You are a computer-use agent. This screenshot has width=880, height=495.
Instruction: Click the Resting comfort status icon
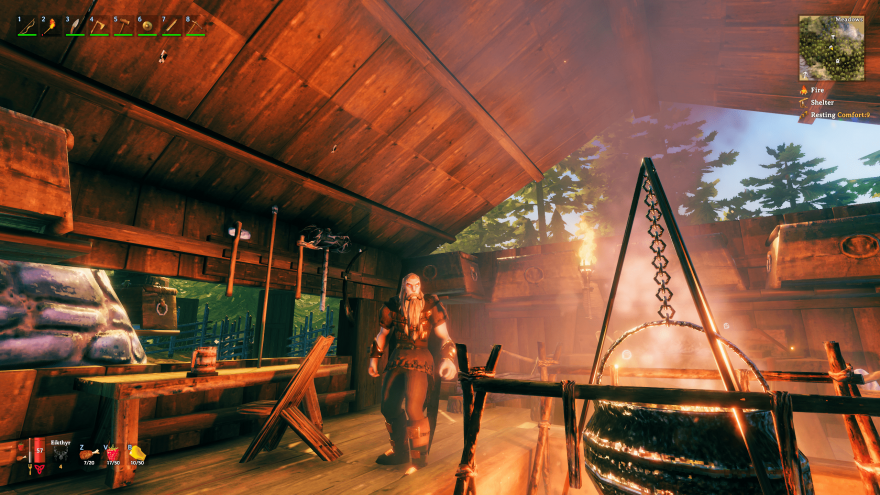tap(803, 116)
